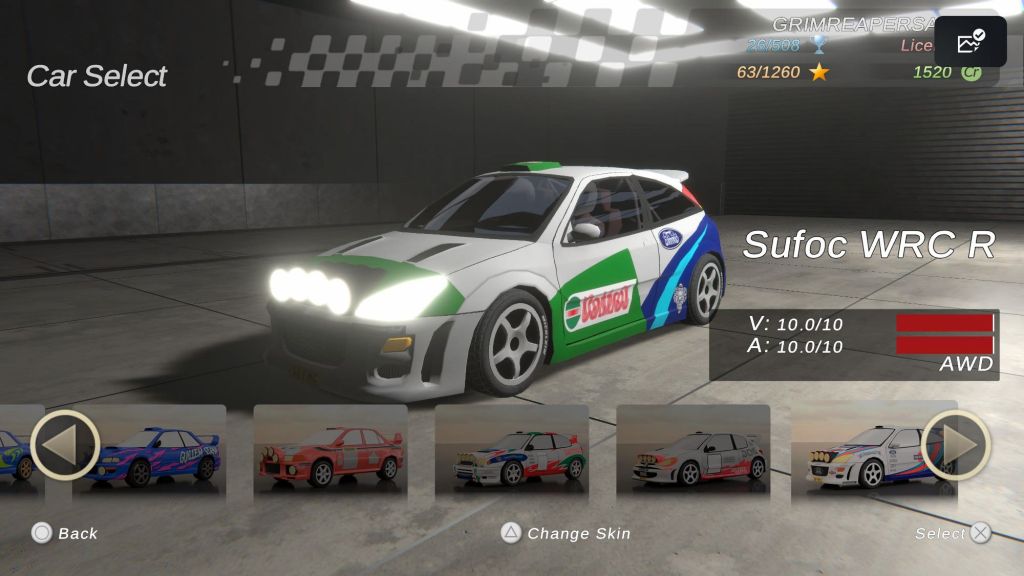
Task: Pick the white car with green and red livery
Action: click(512, 452)
